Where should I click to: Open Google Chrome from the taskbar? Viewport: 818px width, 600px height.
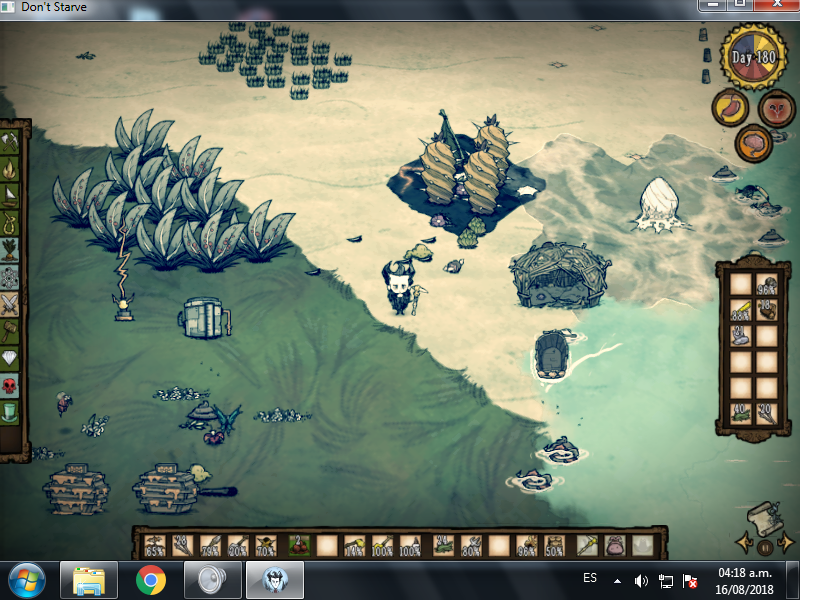point(151,579)
